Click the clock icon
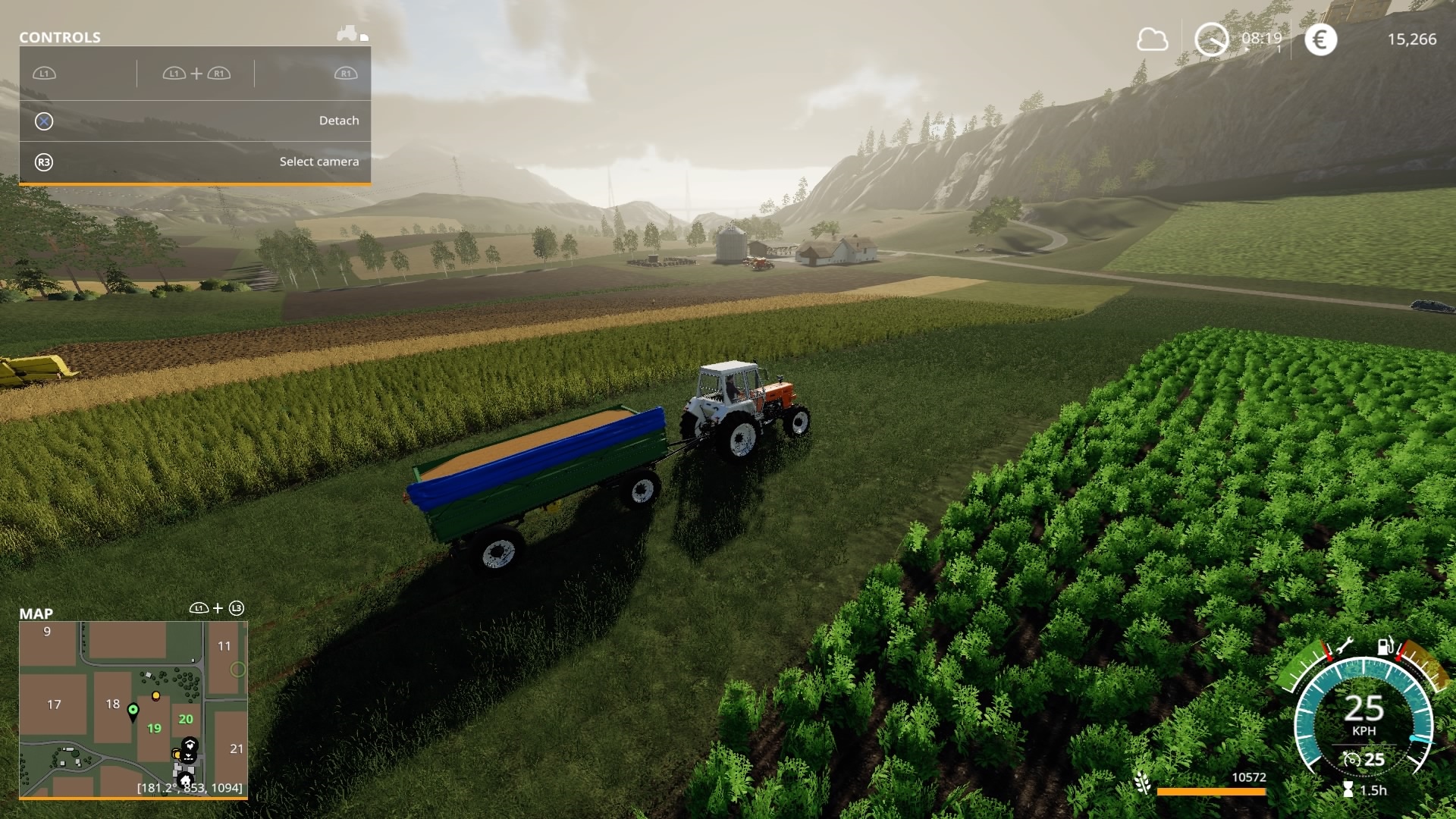The height and width of the screenshot is (819, 1456). (x=1211, y=39)
